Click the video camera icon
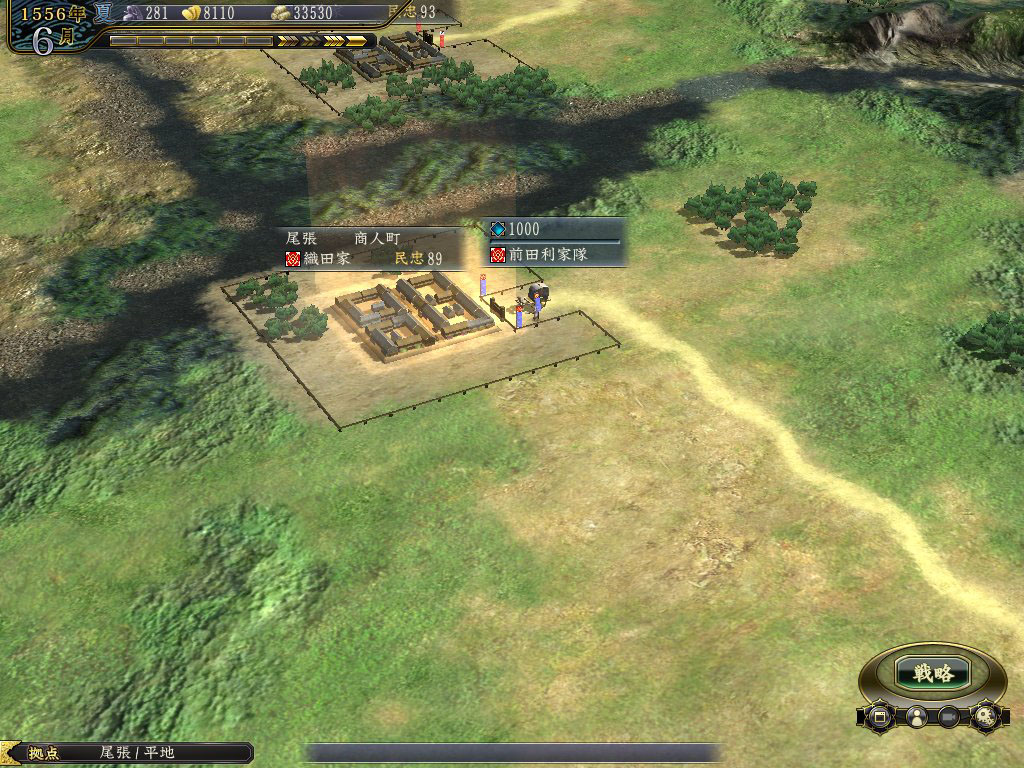Image resolution: width=1024 pixels, height=768 pixels. (949, 716)
